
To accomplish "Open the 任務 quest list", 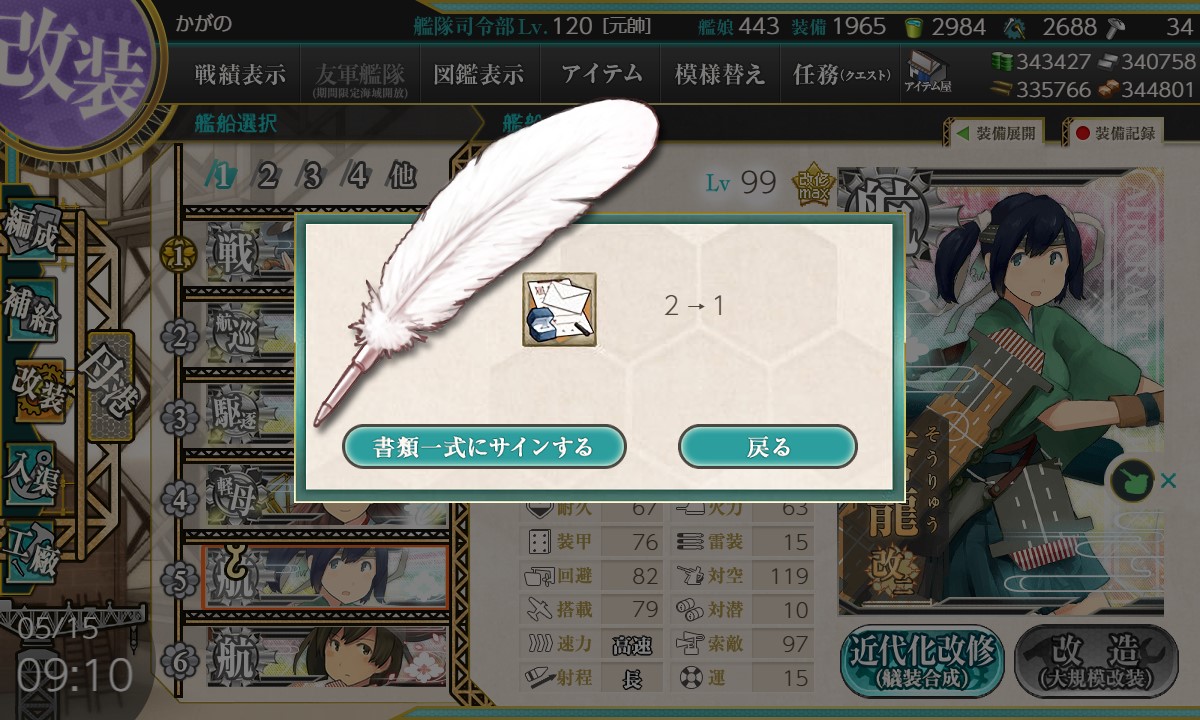I will tap(840, 75).
